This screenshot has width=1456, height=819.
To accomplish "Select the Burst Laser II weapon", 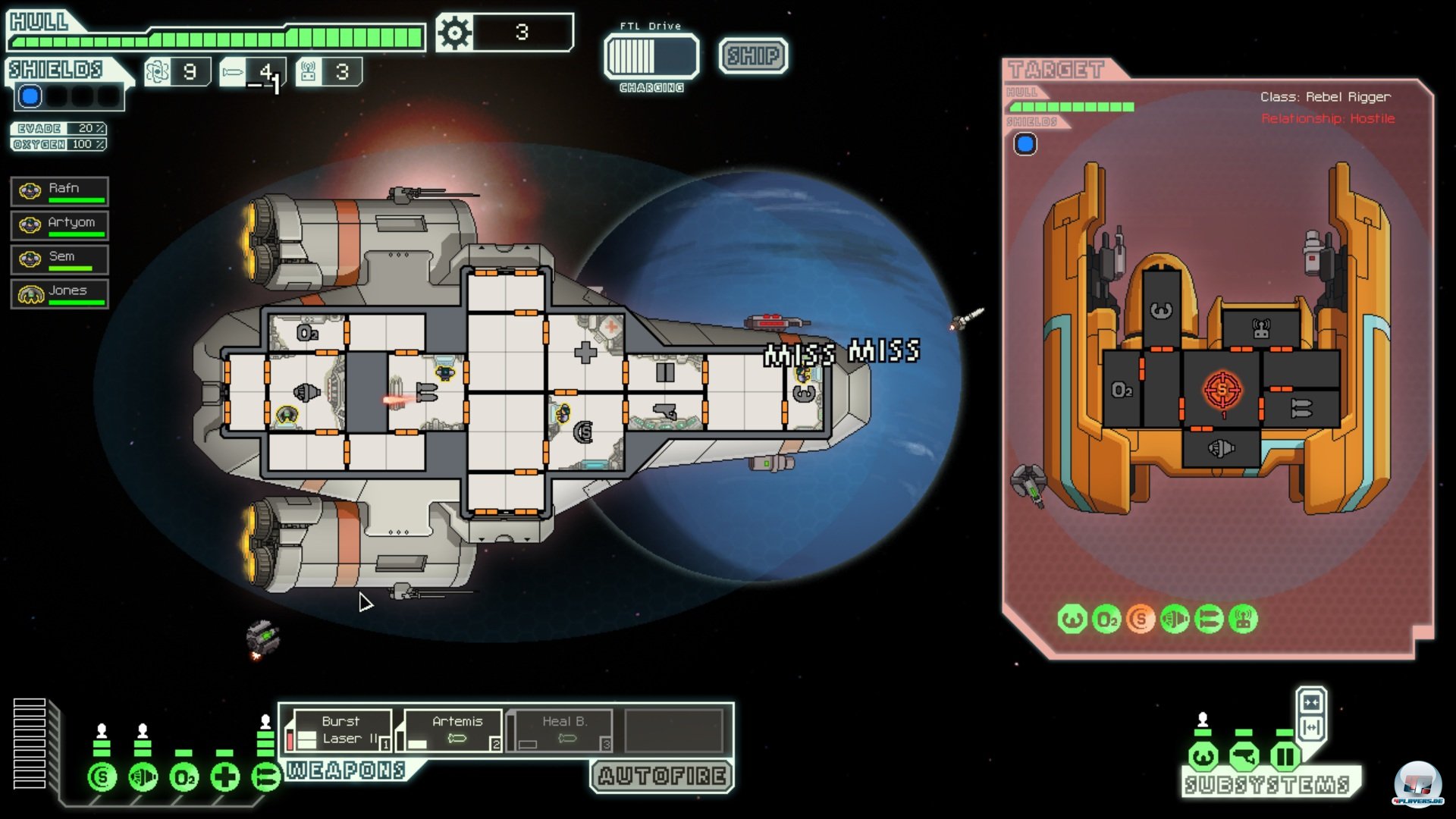I will pos(340,730).
